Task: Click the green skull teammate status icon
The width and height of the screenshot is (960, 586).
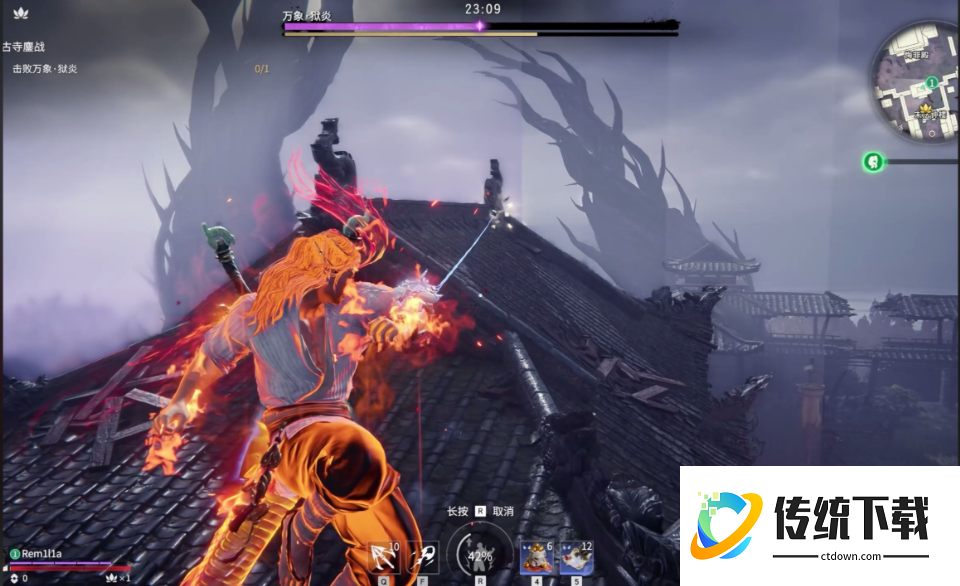Action: coord(873,161)
